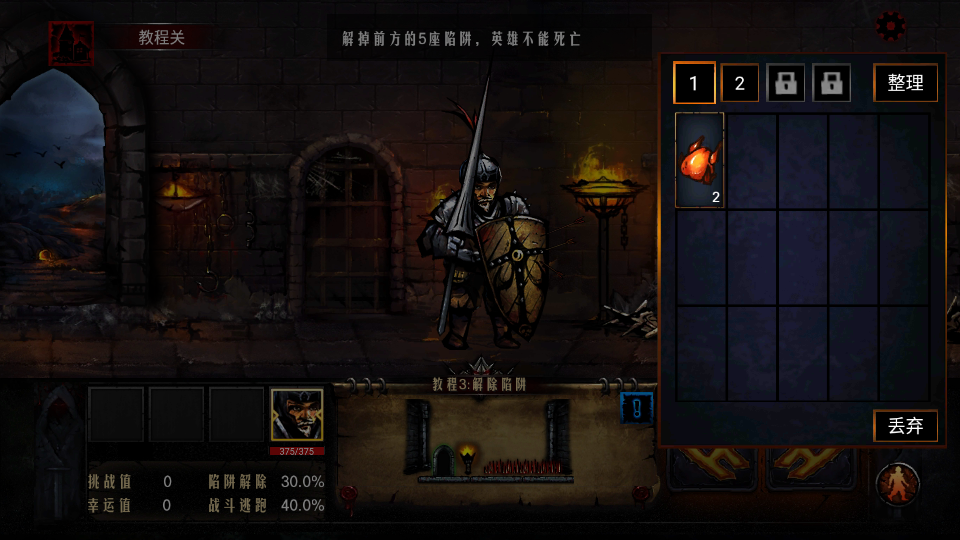Image resolution: width=960 pixels, height=540 pixels.
Task: Tap the 丢弃 discard button
Action: tap(905, 426)
